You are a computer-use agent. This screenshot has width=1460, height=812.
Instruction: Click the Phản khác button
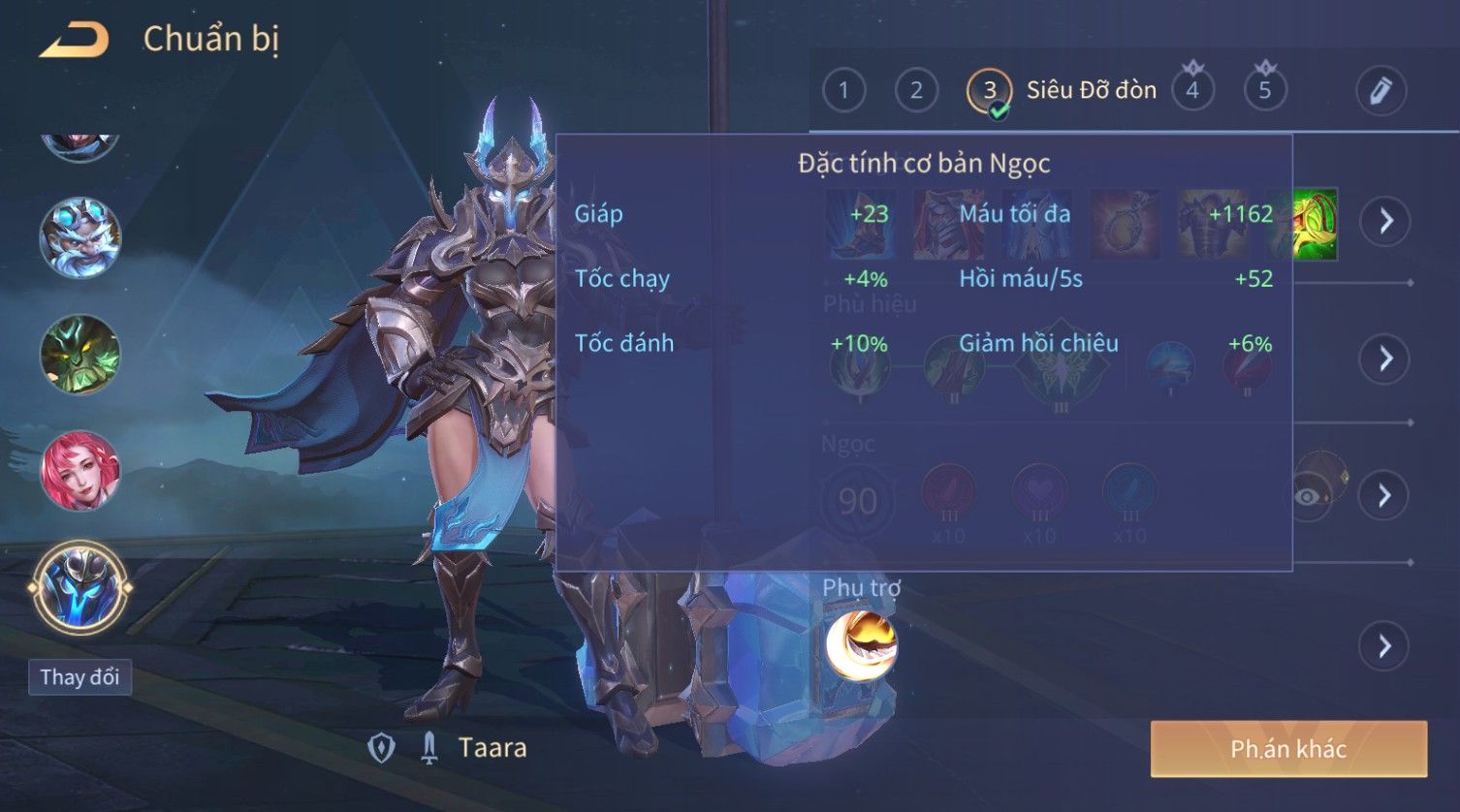click(1288, 748)
